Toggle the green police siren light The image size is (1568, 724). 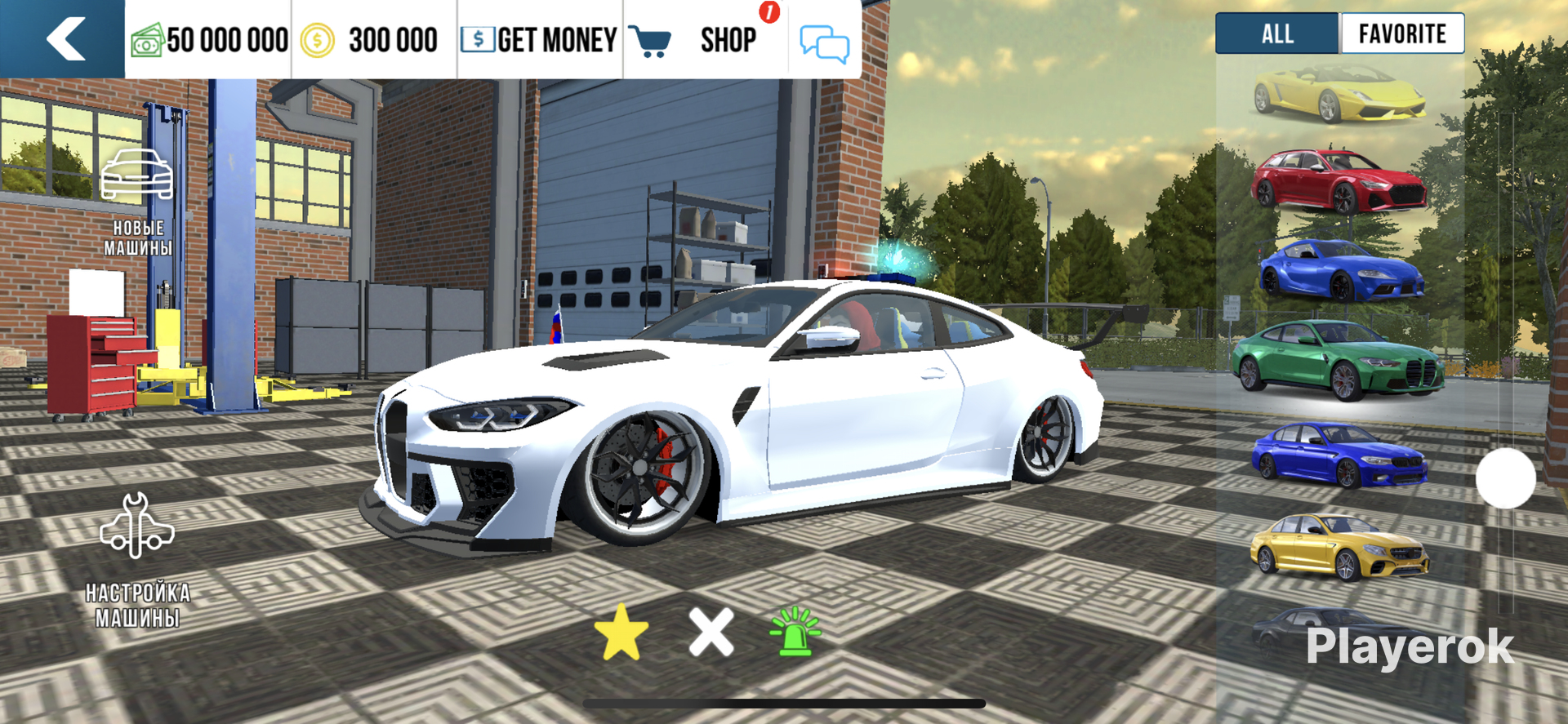pos(795,632)
